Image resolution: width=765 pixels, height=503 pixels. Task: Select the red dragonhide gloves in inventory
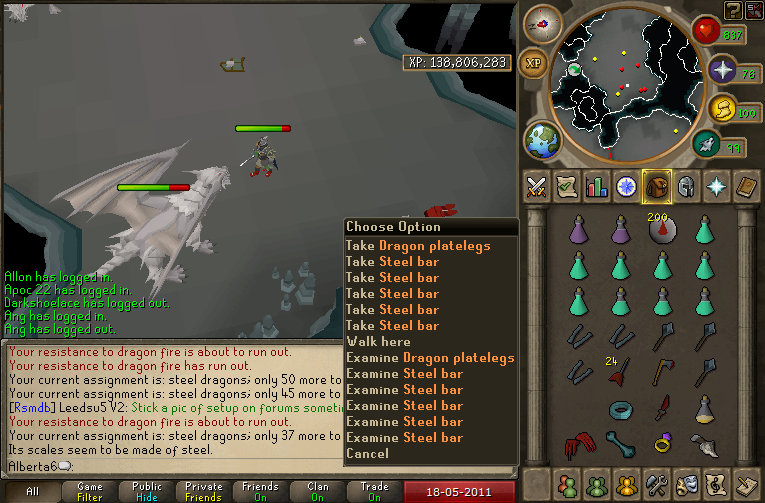579,443
